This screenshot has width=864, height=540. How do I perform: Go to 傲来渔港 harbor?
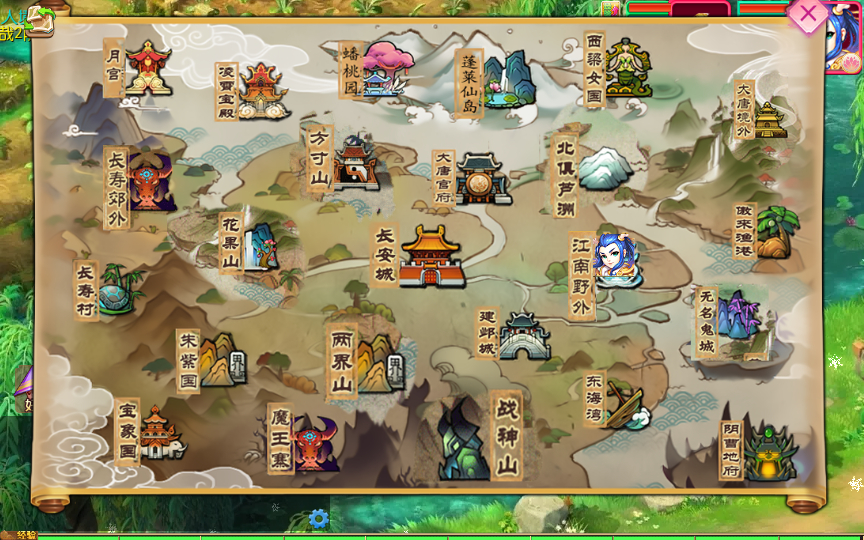(x=774, y=232)
